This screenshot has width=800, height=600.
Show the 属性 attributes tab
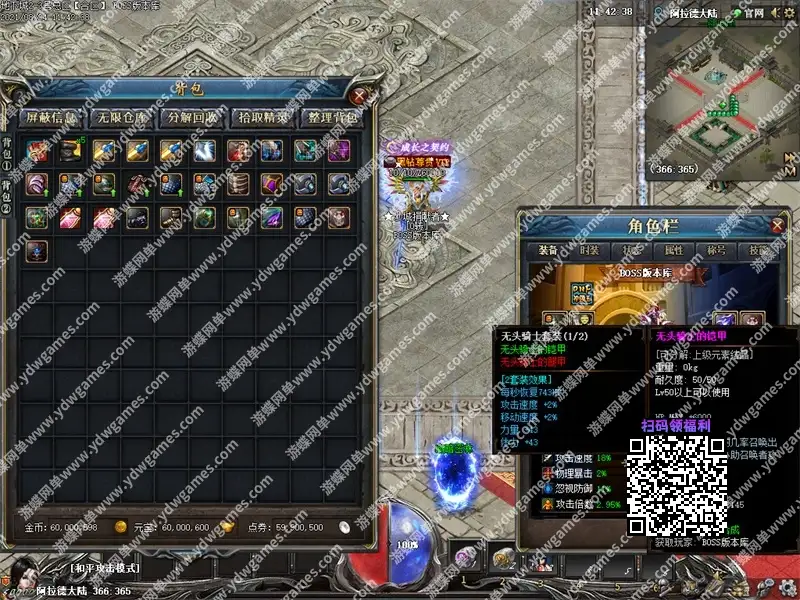pyautogui.click(x=674, y=251)
